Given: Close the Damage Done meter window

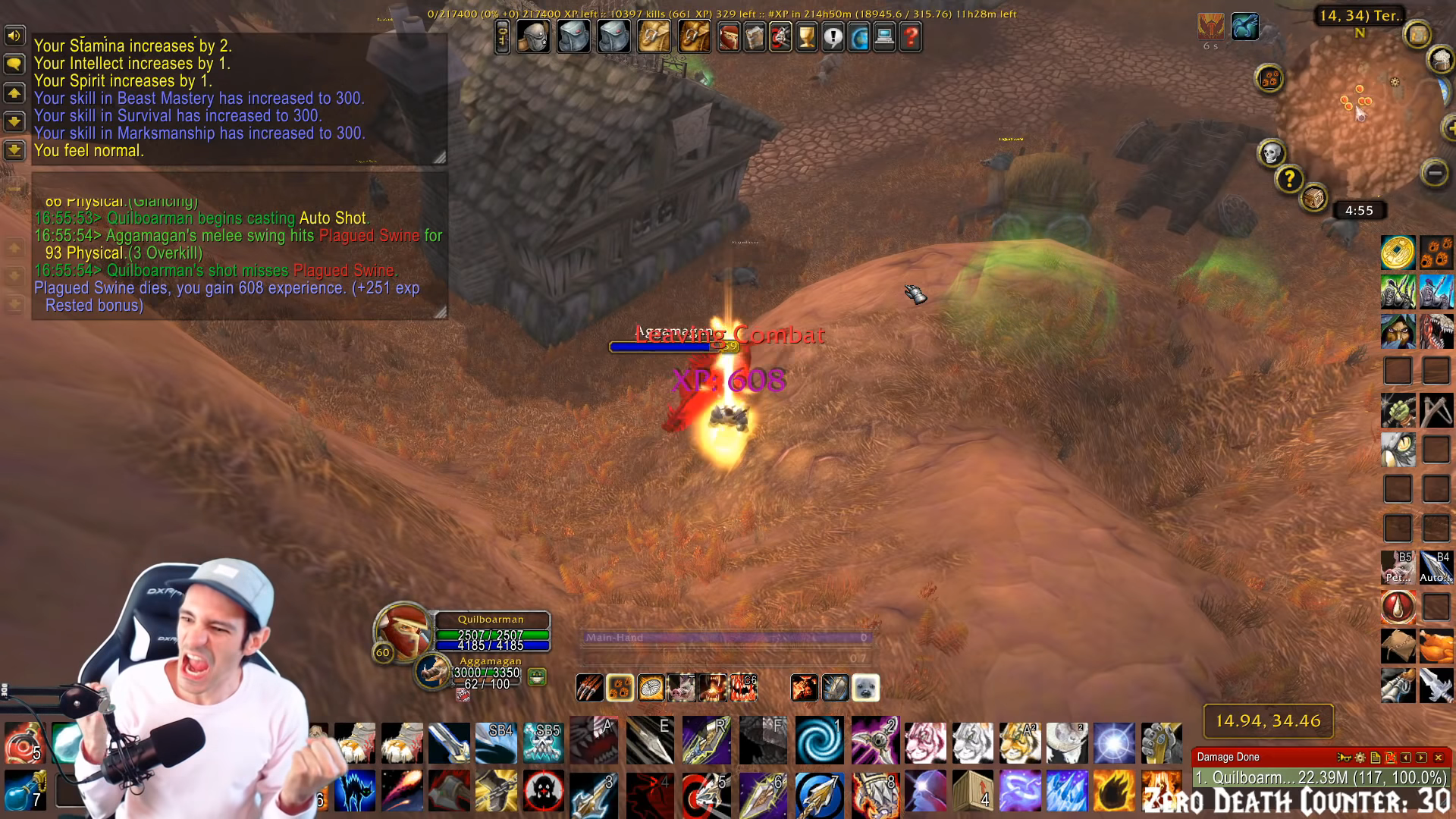Looking at the screenshot, I should tap(1439, 757).
